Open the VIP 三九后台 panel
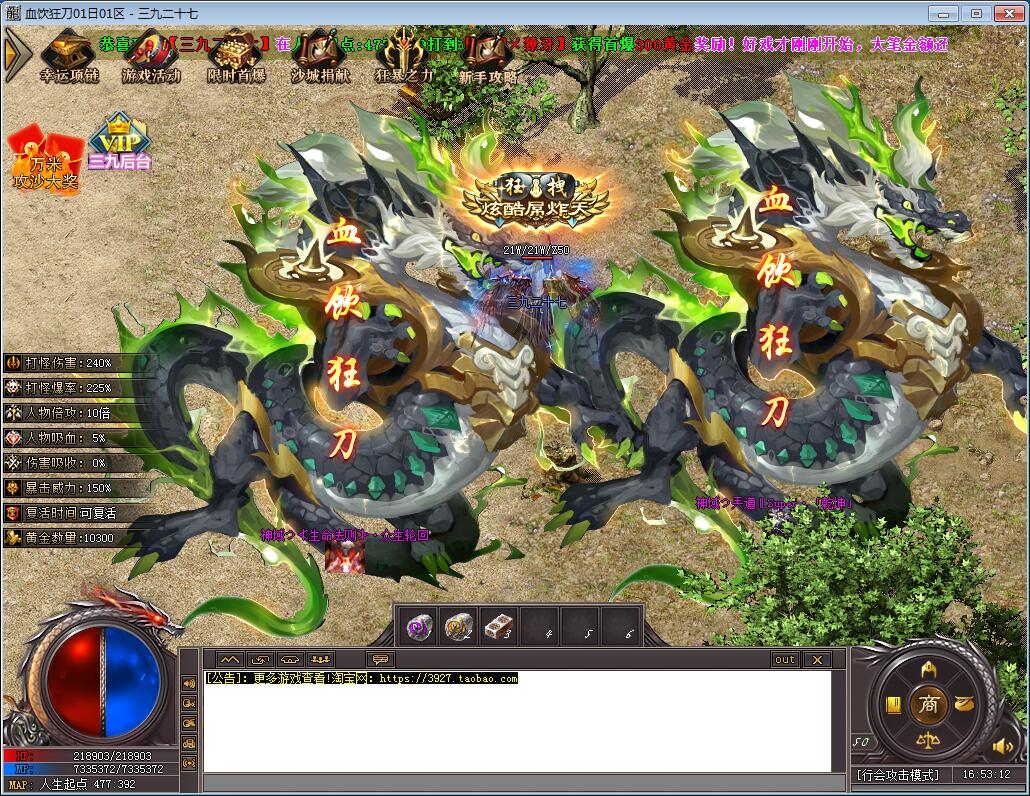Viewport: 1030px width, 796px height. (x=119, y=142)
